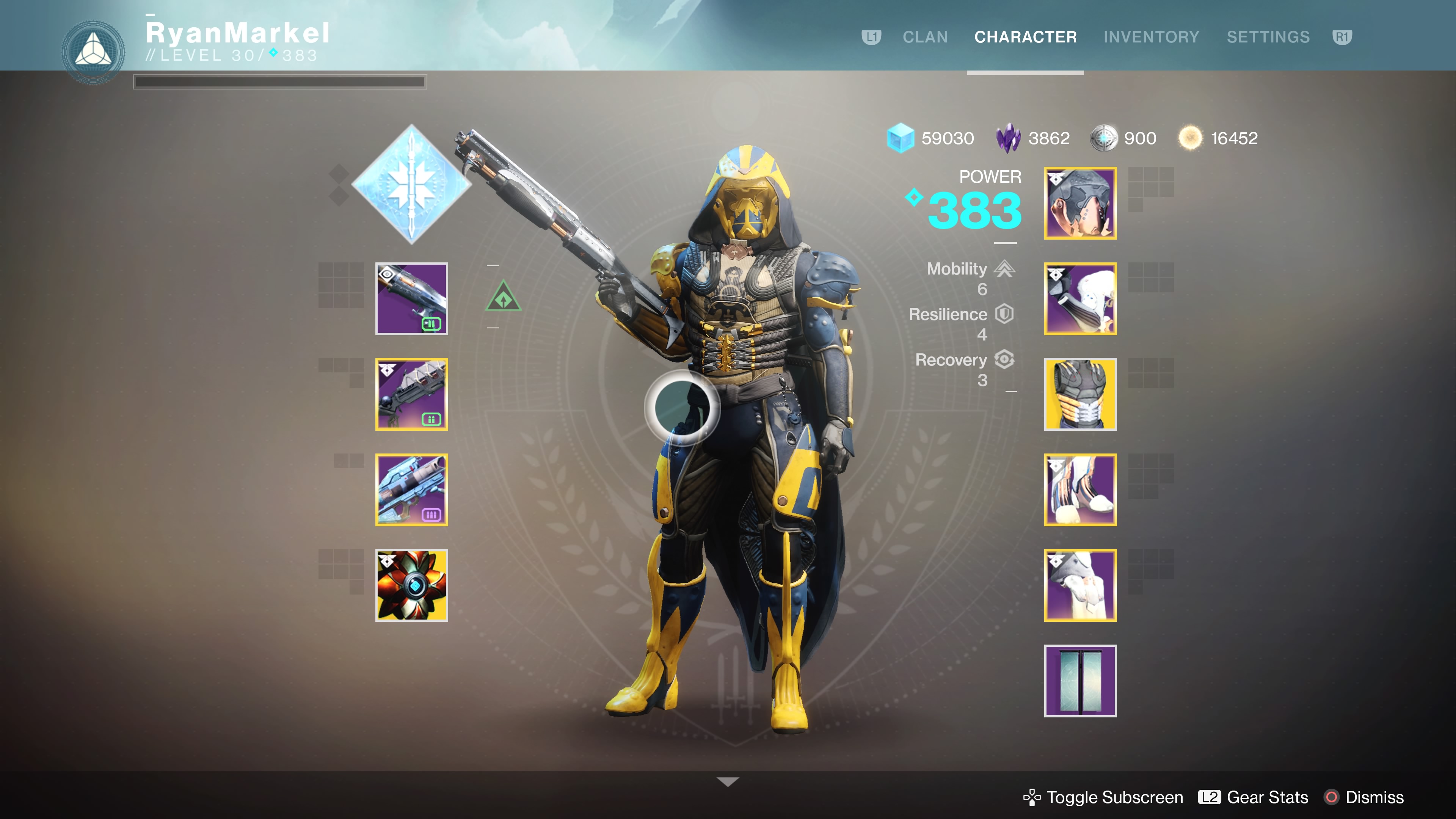The width and height of the screenshot is (1456, 819).
Task: Select the equipped kinetic weapon slot
Action: pyautogui.click(x=411, y=298)
